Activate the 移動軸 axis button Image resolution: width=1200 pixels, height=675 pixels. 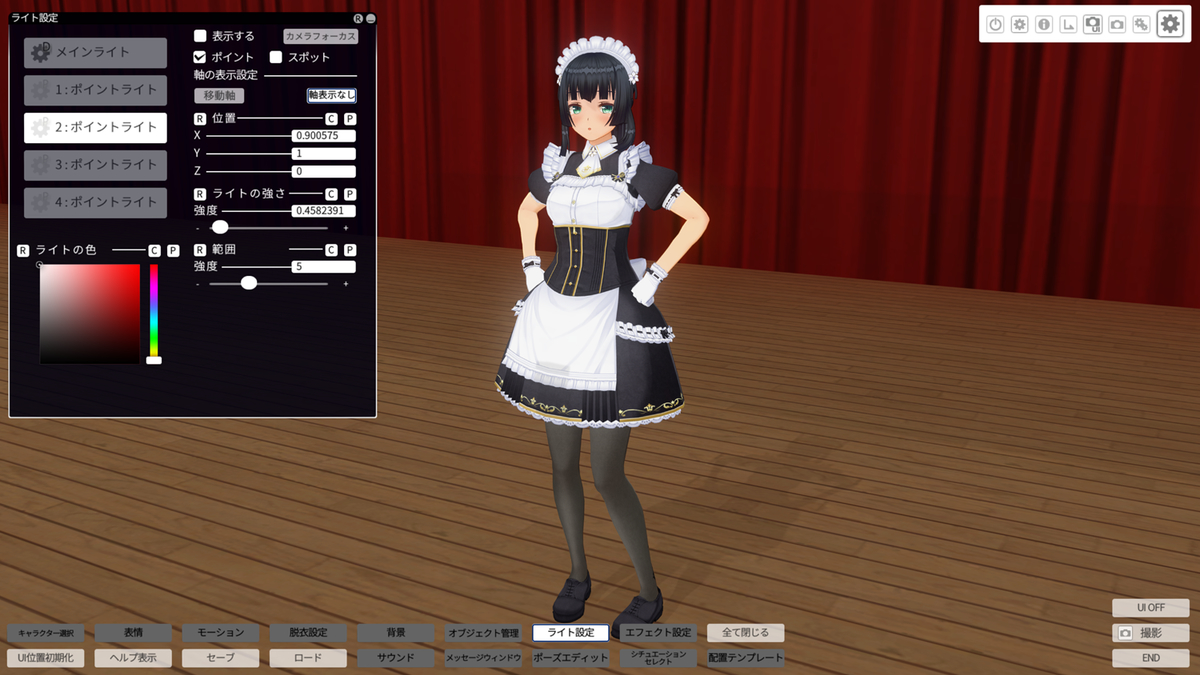(x=219, y=96)
